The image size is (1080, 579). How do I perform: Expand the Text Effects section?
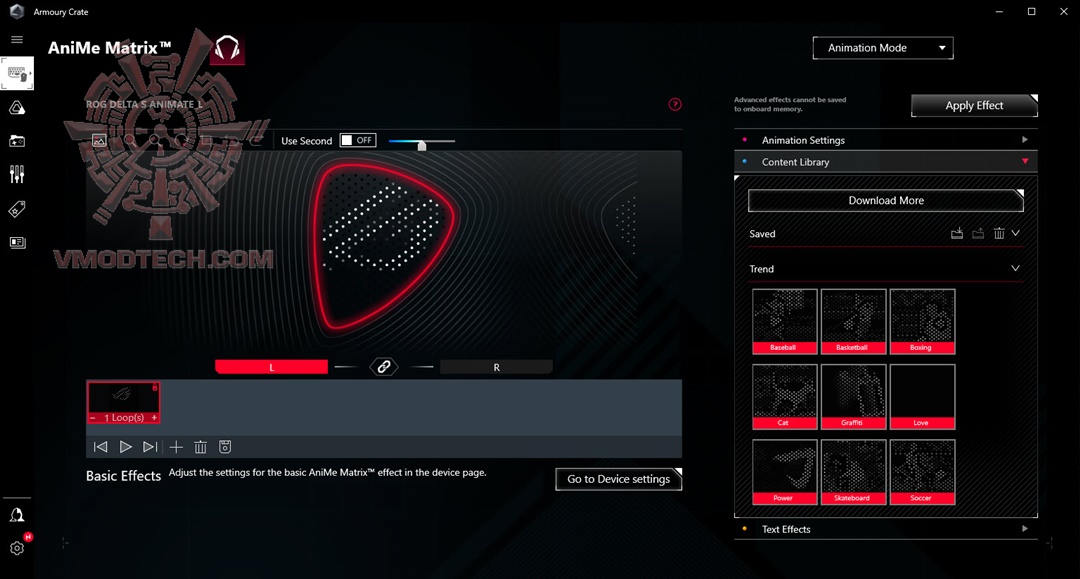pos(886,529)
